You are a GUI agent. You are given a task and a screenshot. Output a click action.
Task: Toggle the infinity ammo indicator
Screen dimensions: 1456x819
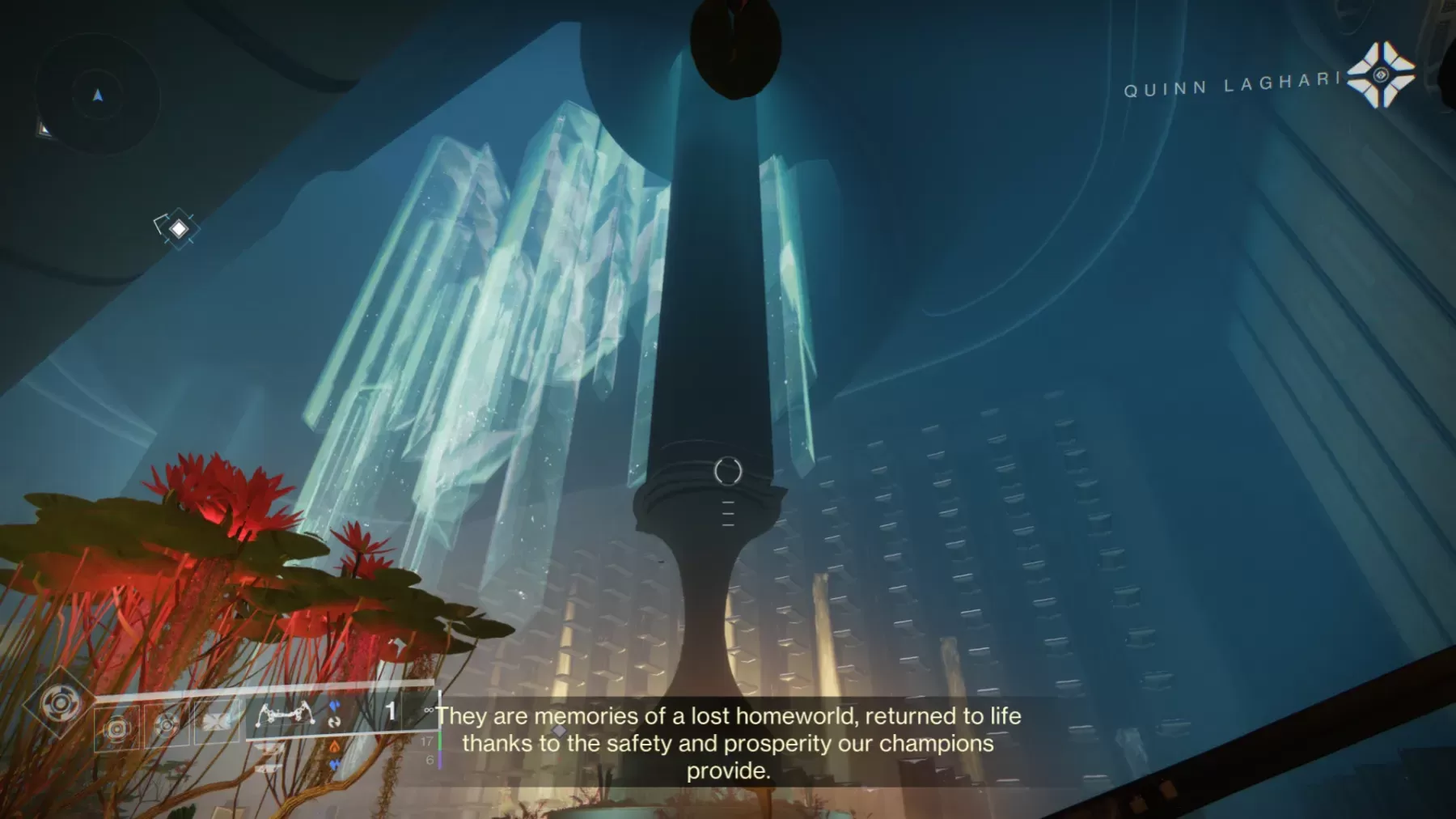pos(430,711)
